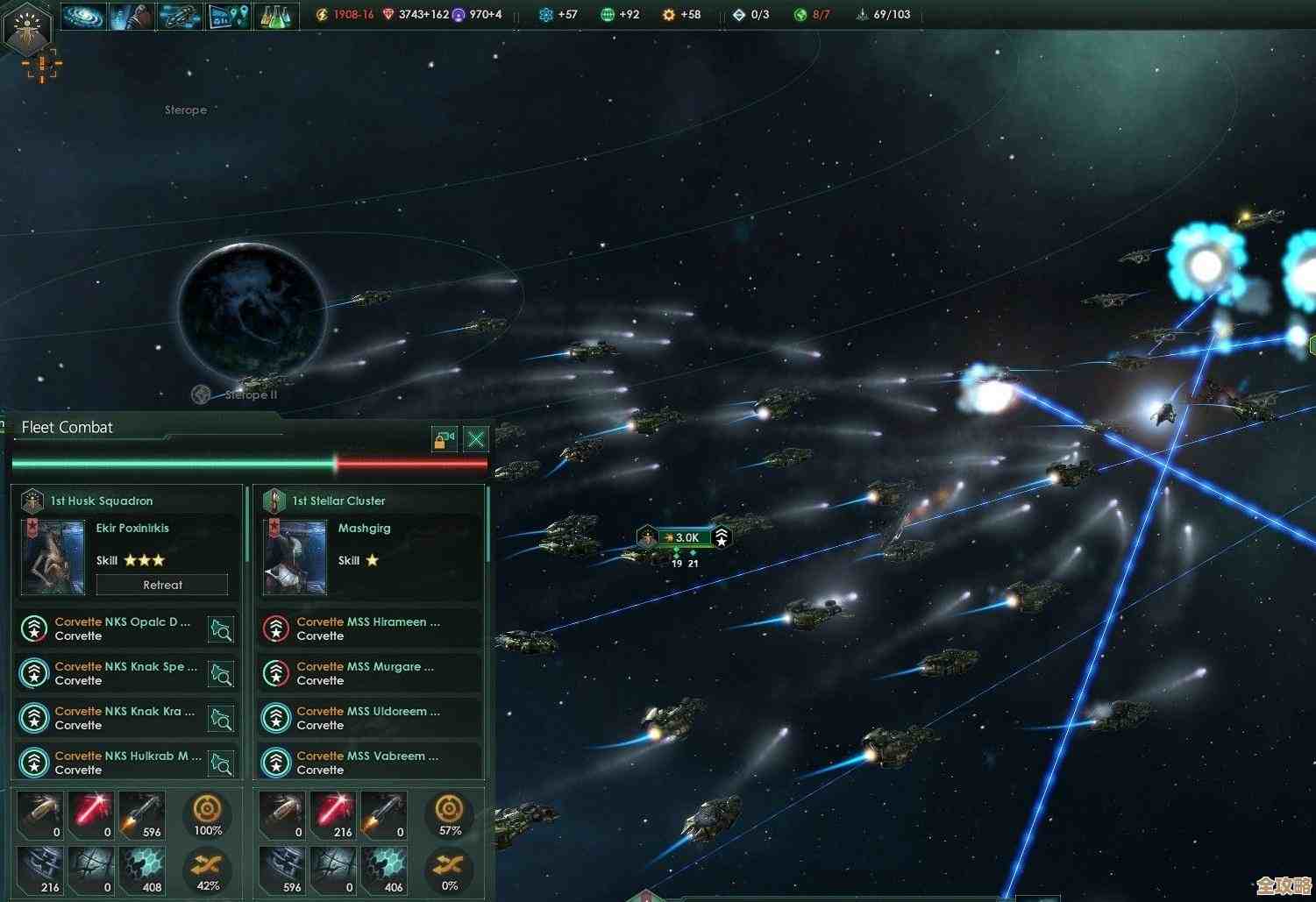The width and height of the screenshot is (1316, 902).
Task: Locate corvette NKS Knak Spe with magnifier
Action: tap(221, 673)
